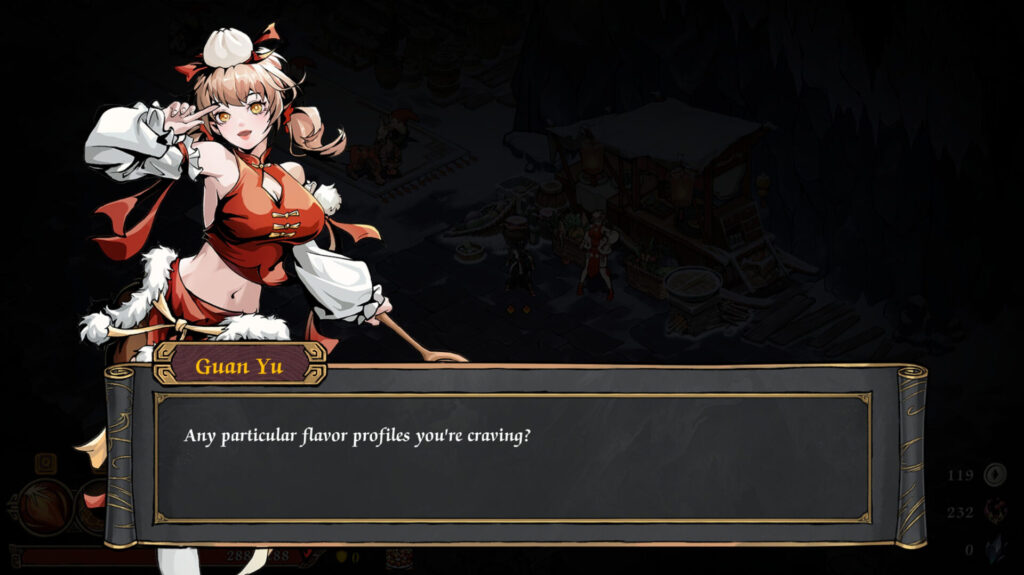This screenshot has height=575, width=1024.
Task: Select the dimmed round skill icon at far left
Action: 45,507
